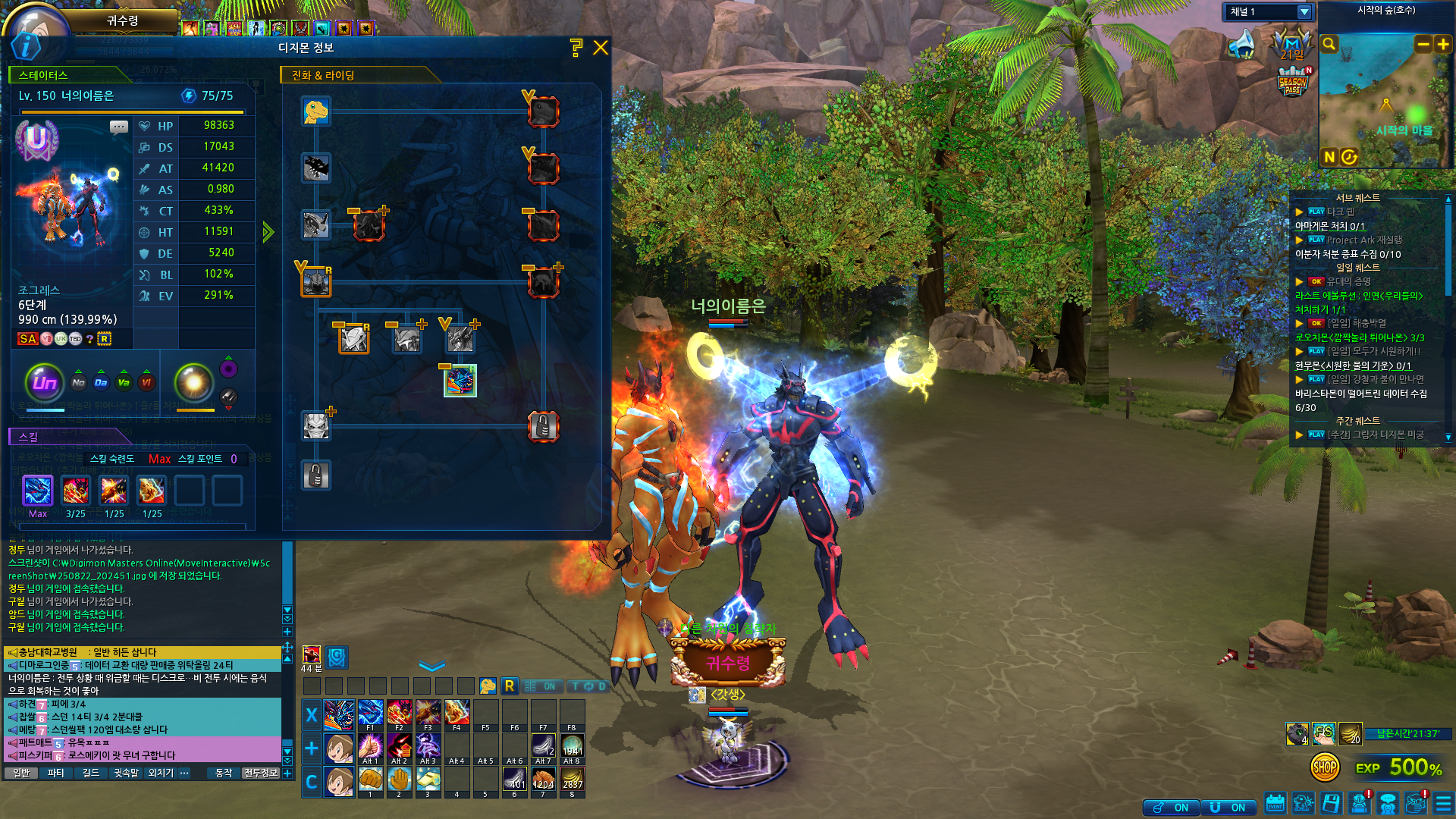Viewport: 1456px width, 819px height.
Task: Click the minimap magnifying glass search button
Action: pyautogui.click(x=1329, y=44)
